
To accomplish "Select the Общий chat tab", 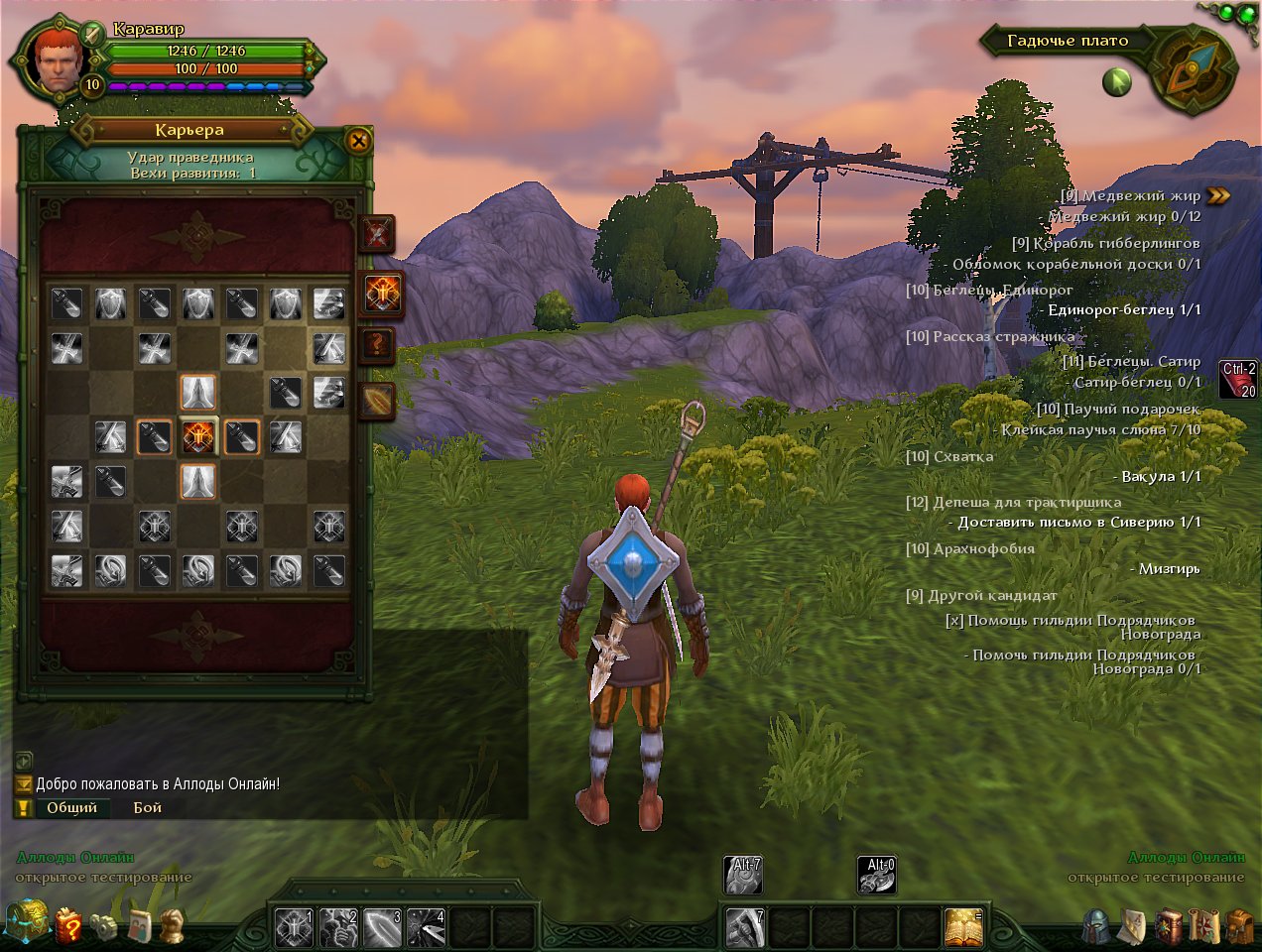I will point(71,807).
